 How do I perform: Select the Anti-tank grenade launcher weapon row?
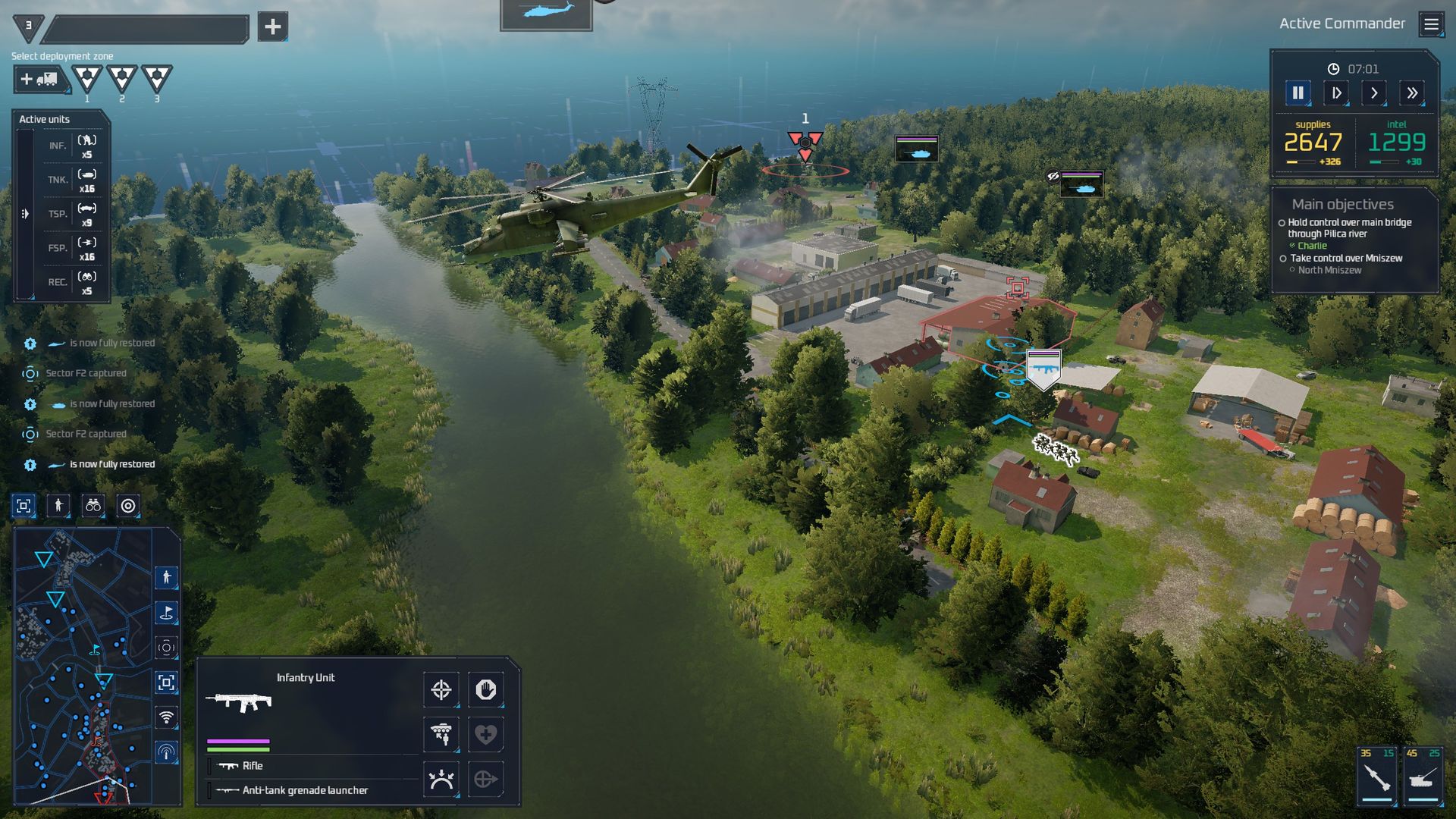click(305, 790)
